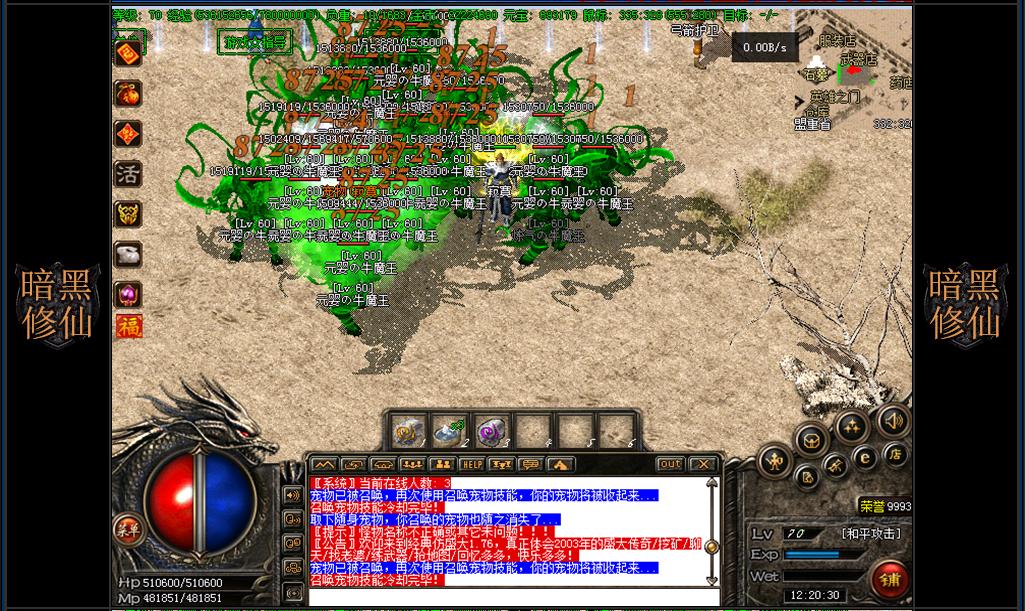This screenshot has height=611, width=1025.
Task: Use the bowl item in hotbar slot 2
Action: click(x=448, y=431)
